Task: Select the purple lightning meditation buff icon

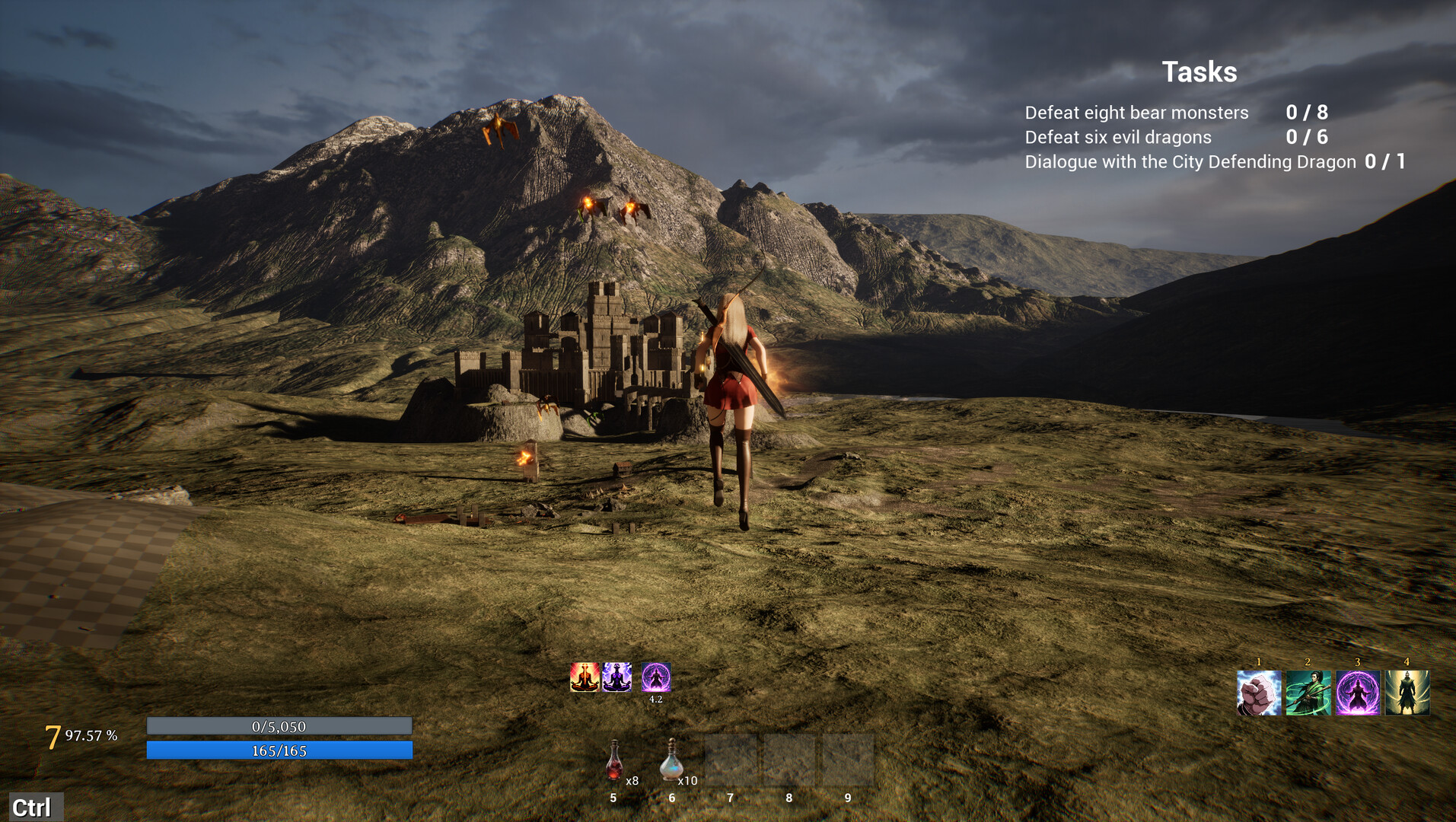Action: [x=616, y=677]
